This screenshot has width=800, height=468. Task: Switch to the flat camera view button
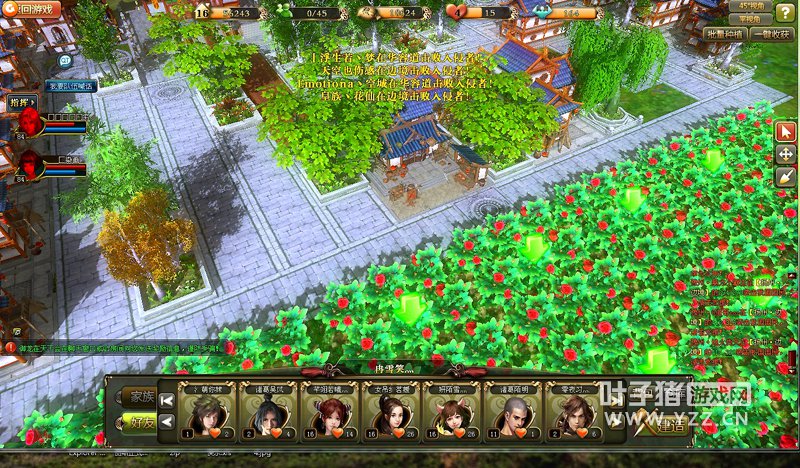pyautogui.click(x=752, y=18)
